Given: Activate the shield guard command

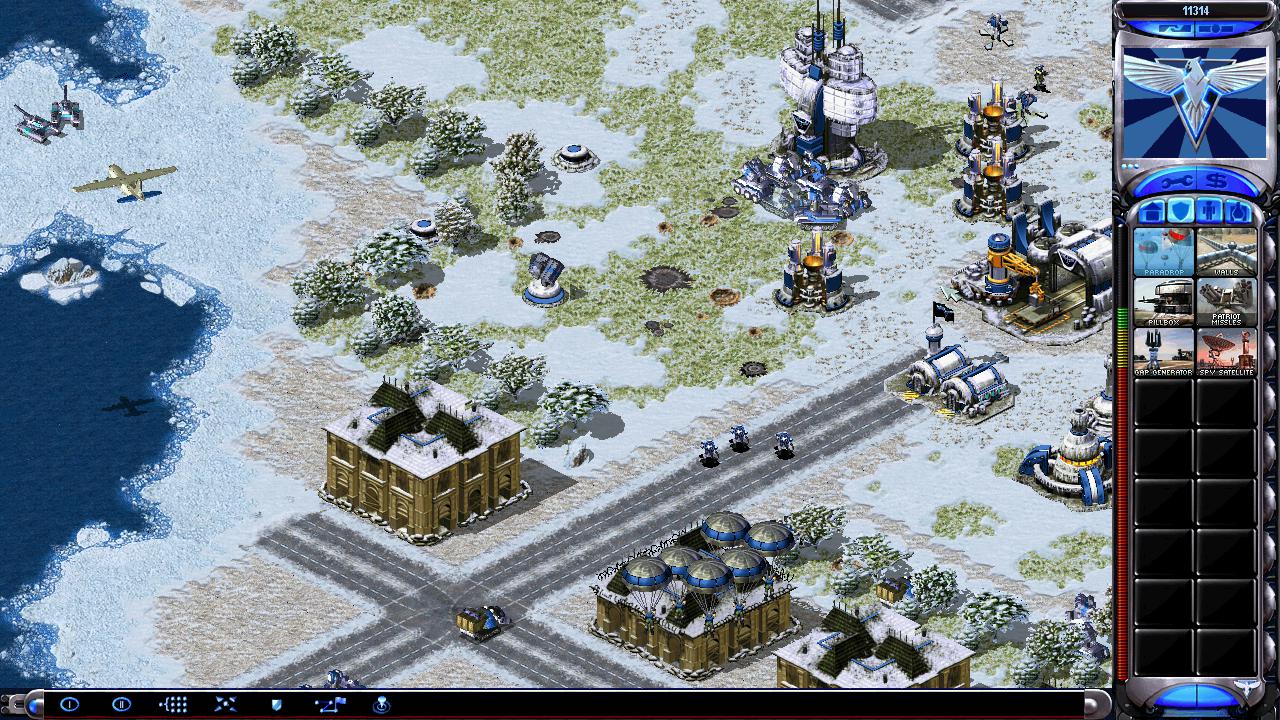Looking at the screenshot, I should tap(277, 704).
